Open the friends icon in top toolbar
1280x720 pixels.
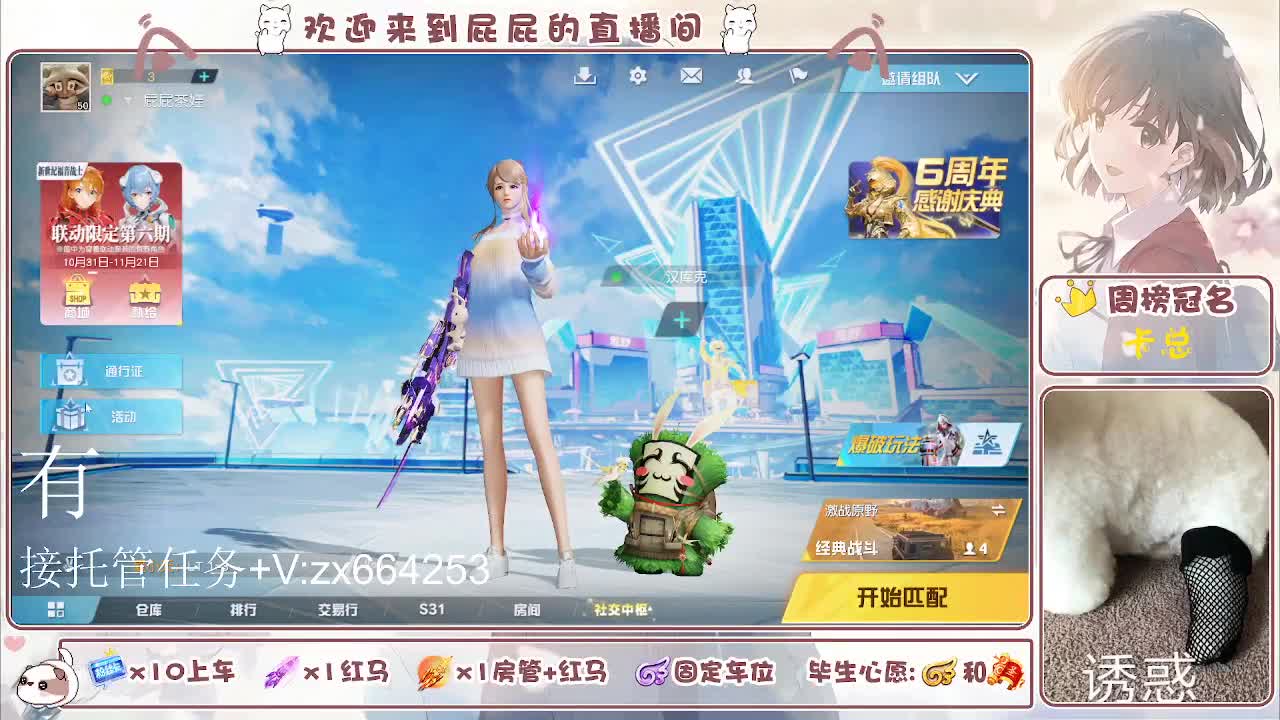pos(745,76)
